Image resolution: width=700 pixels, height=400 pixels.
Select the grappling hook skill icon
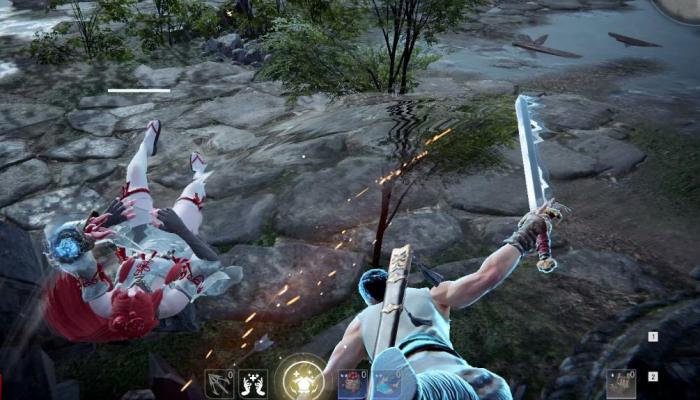219,384
